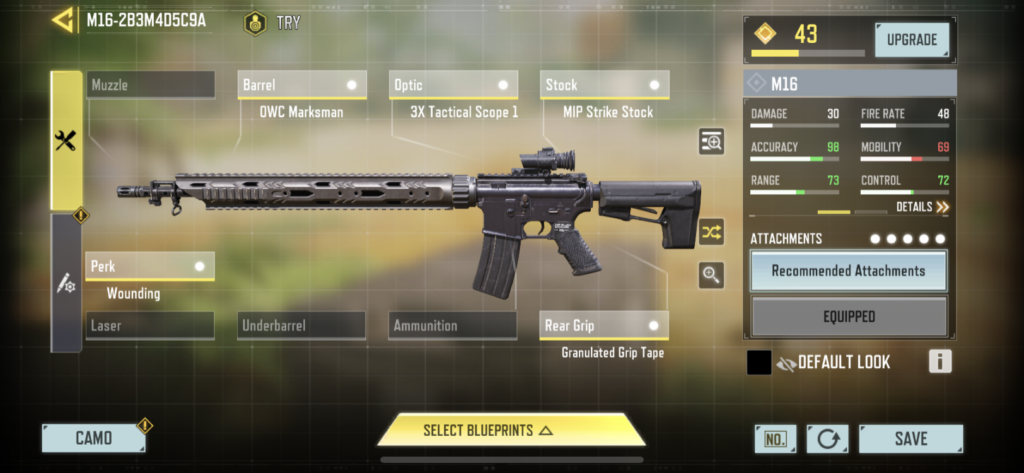Save the gunsmith loadout

pyautogui.click(x=910, y=438)
